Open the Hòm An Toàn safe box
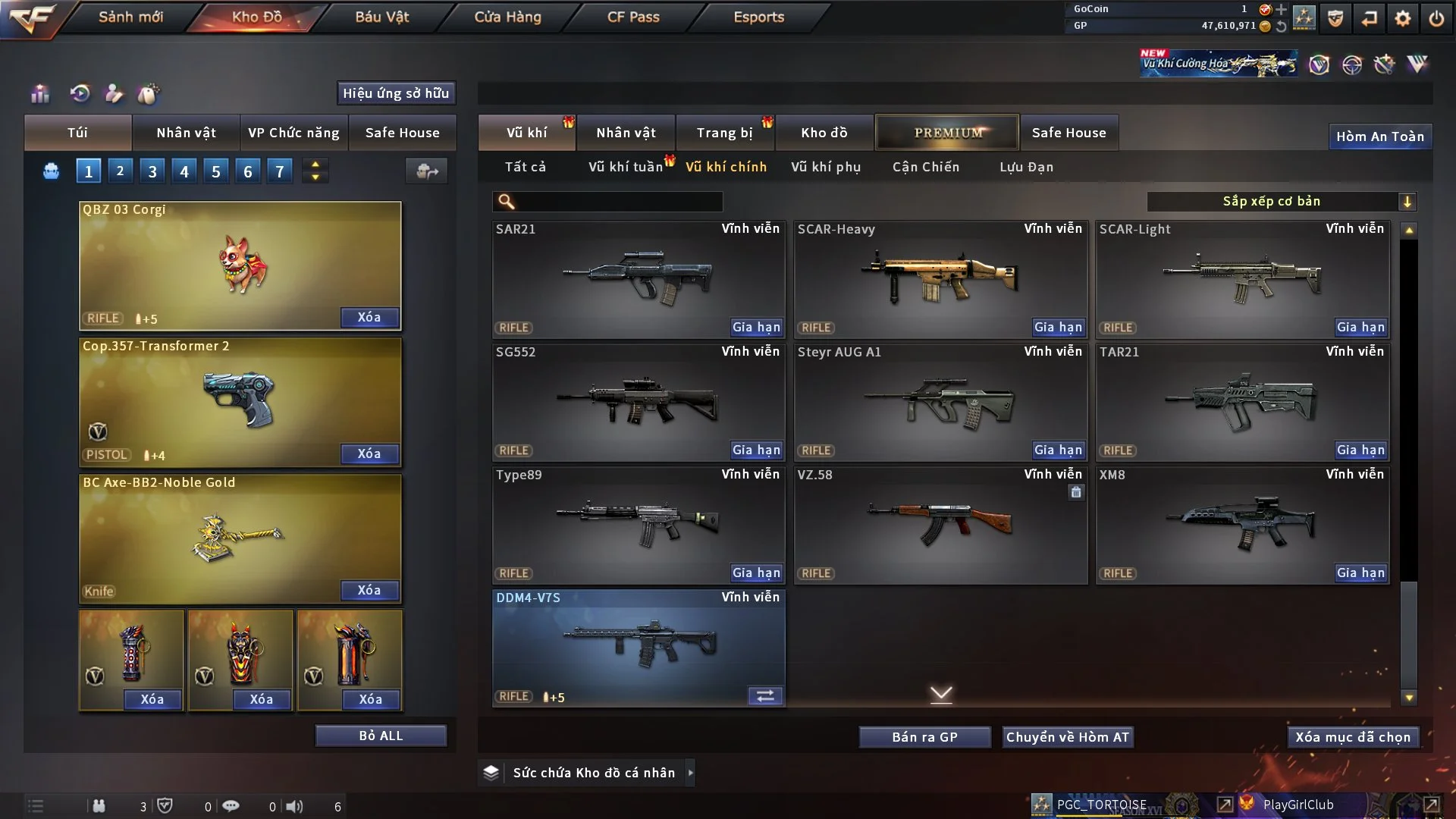 coord(1379,136)
